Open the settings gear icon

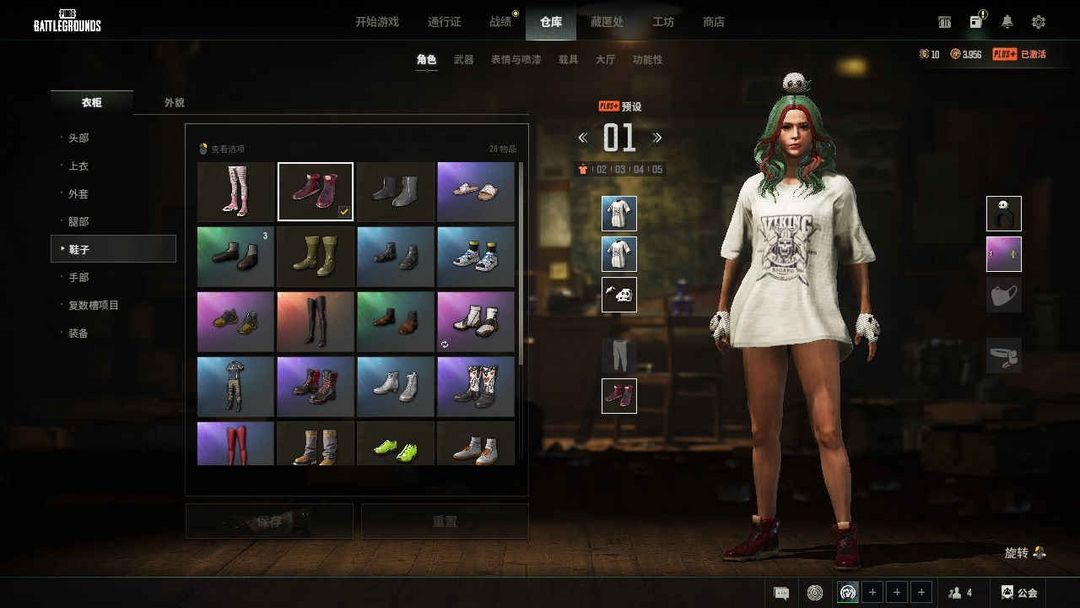[x=1038, y=22]
